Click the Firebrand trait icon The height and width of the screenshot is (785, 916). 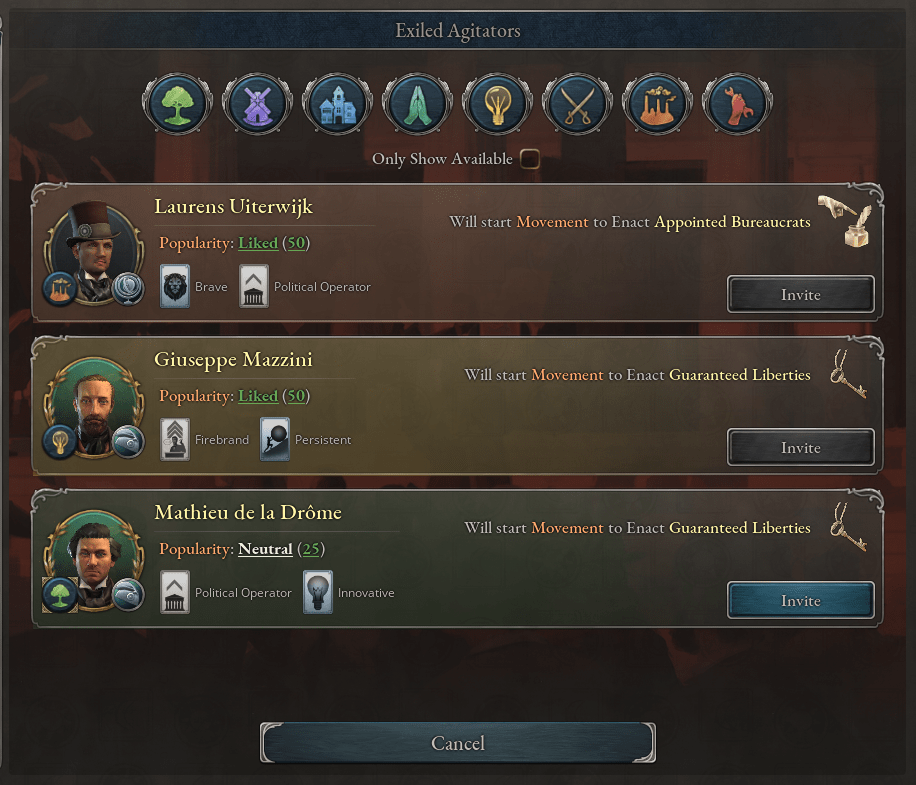[175, 440]
